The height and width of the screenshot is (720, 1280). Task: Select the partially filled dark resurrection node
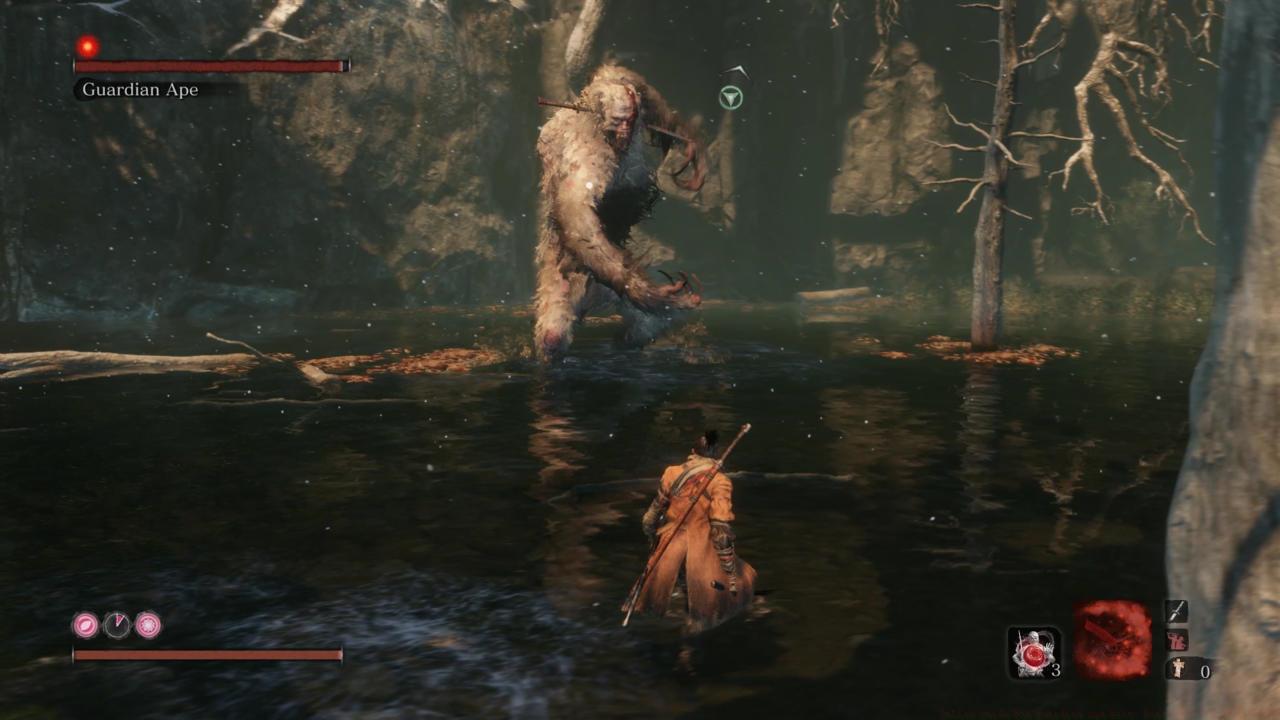point(117,626)
